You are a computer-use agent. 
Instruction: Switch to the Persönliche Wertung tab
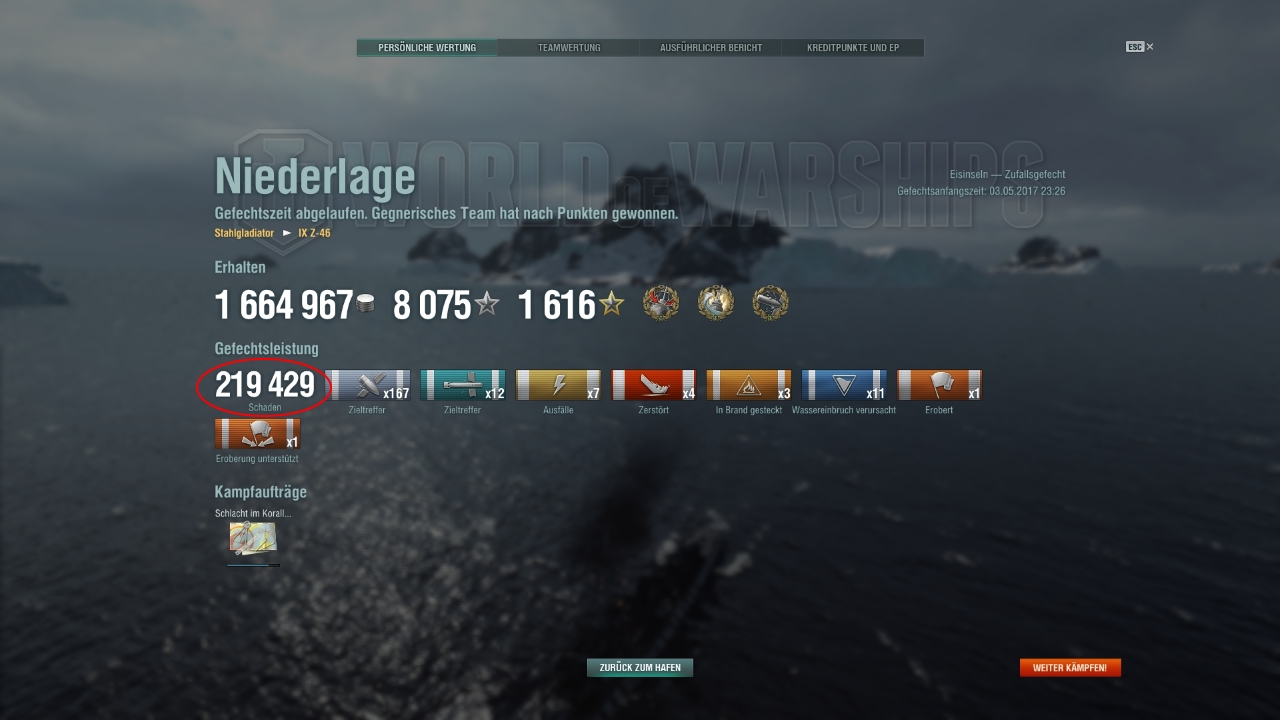point(427,48)
